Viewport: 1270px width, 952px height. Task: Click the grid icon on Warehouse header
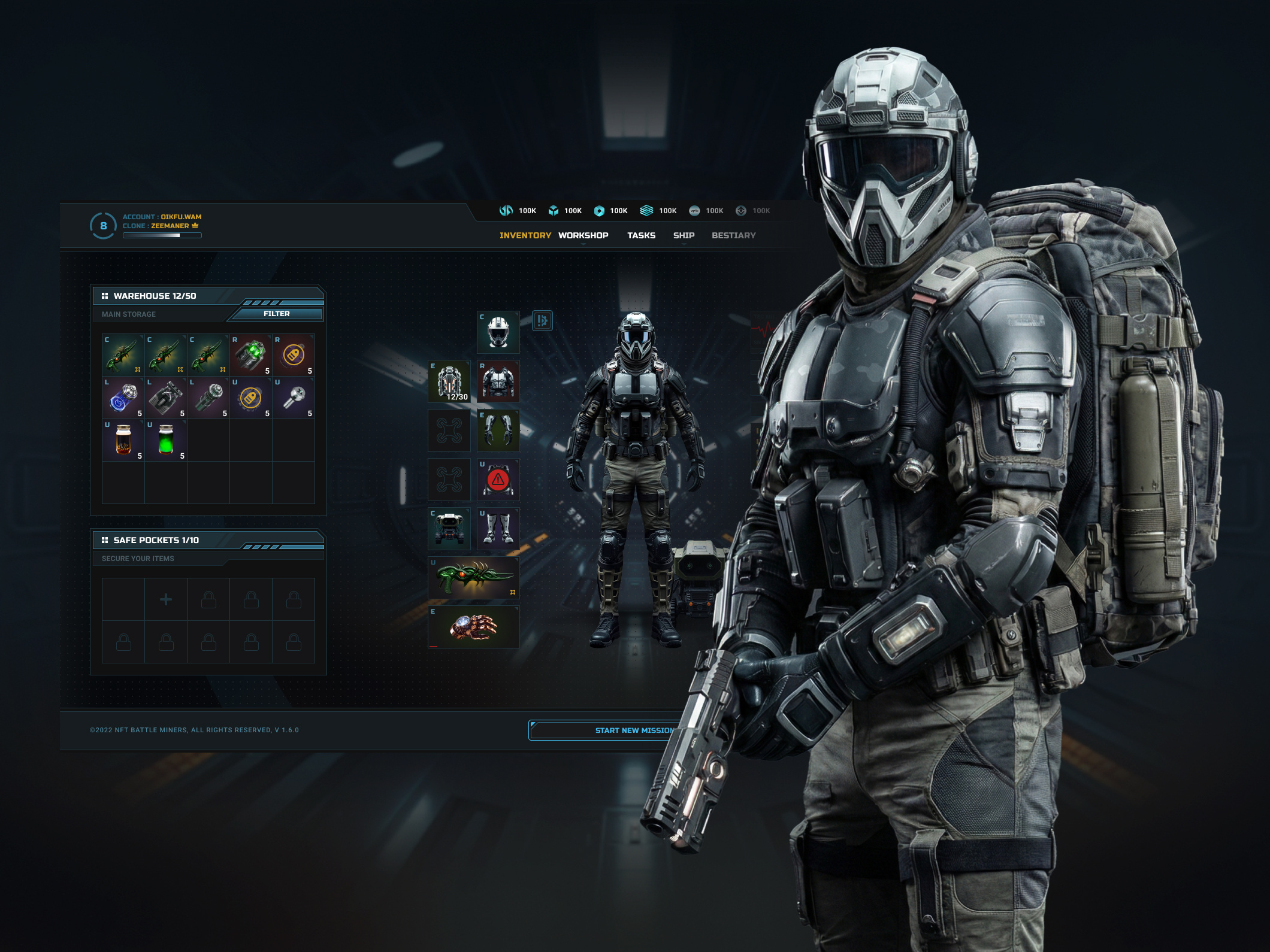coord(105,295)
